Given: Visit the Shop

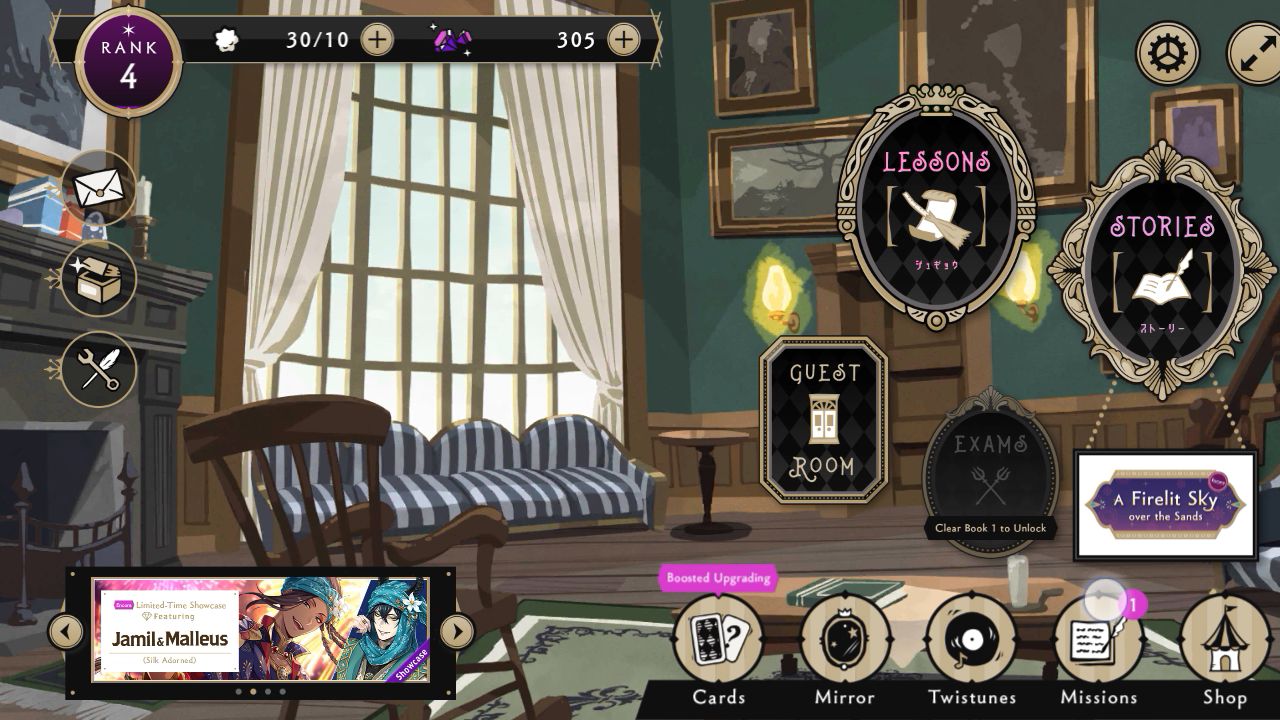Looking at the screenshot, I should pyautogui.click(x=1224, y=642).
